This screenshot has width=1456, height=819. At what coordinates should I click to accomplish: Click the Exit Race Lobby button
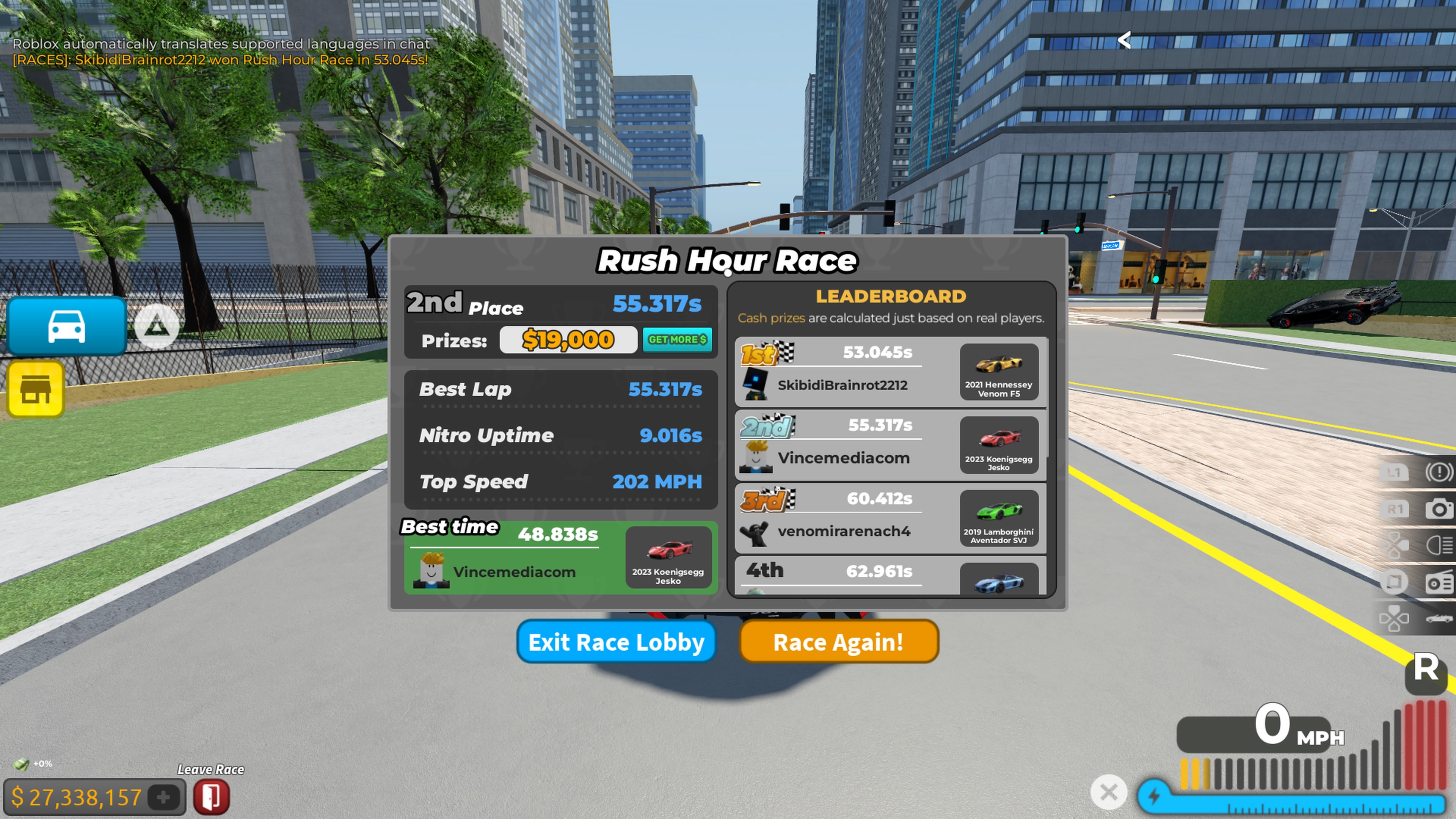click(x=616, y=642)
